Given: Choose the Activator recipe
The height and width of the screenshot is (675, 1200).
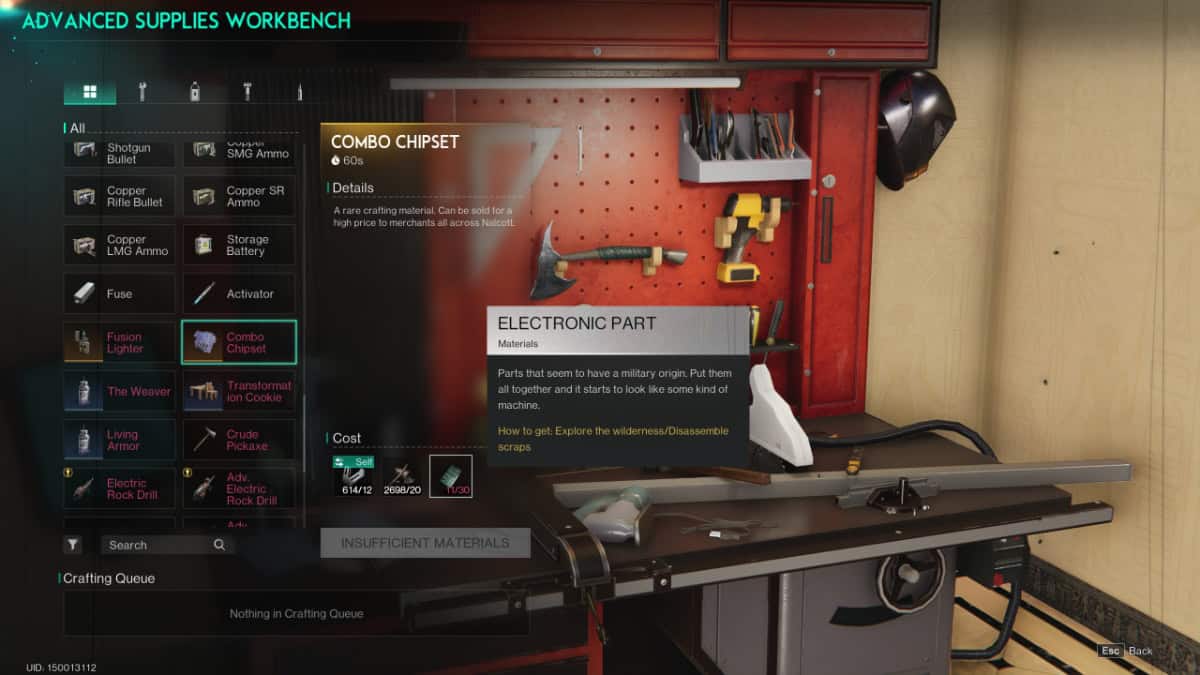Looking at the screenshot, I should pyautogui.click(x=239, y=294).
